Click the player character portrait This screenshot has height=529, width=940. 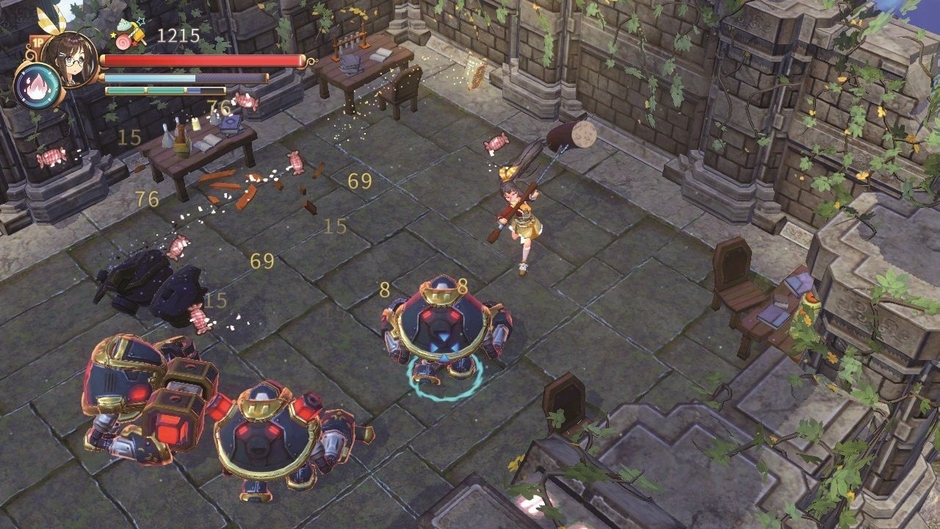[x=70, y=58]
